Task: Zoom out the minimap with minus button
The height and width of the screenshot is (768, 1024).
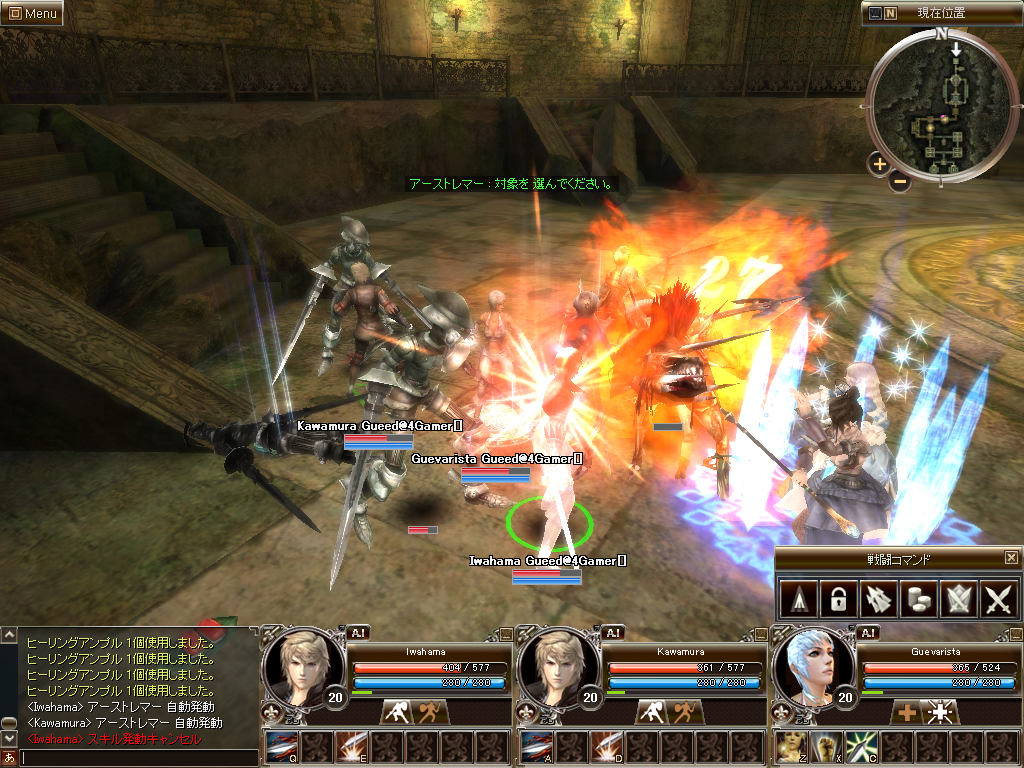Action: click(x=900, y=182)
